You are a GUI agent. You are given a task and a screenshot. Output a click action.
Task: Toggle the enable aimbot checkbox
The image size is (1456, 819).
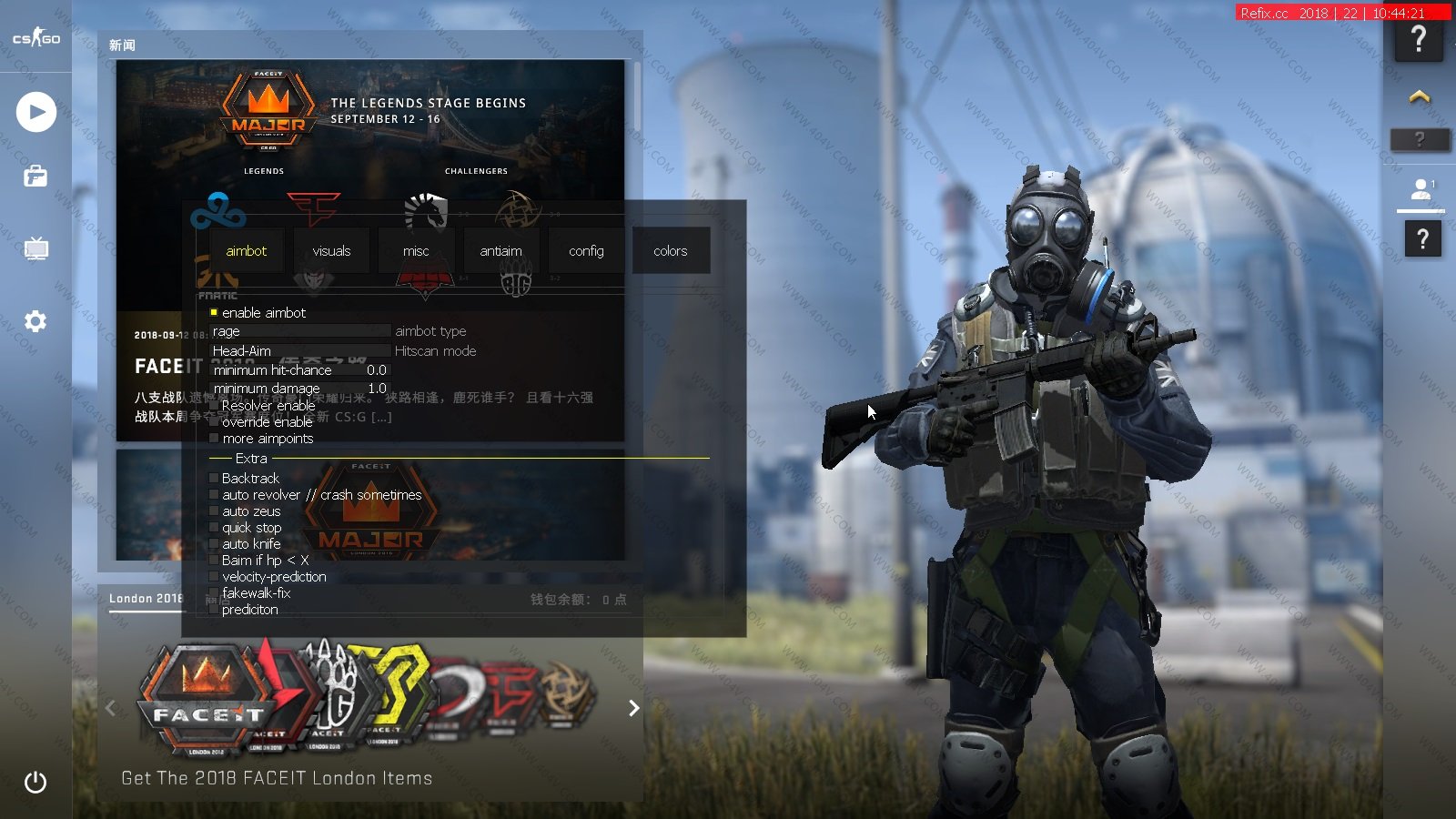214,312
